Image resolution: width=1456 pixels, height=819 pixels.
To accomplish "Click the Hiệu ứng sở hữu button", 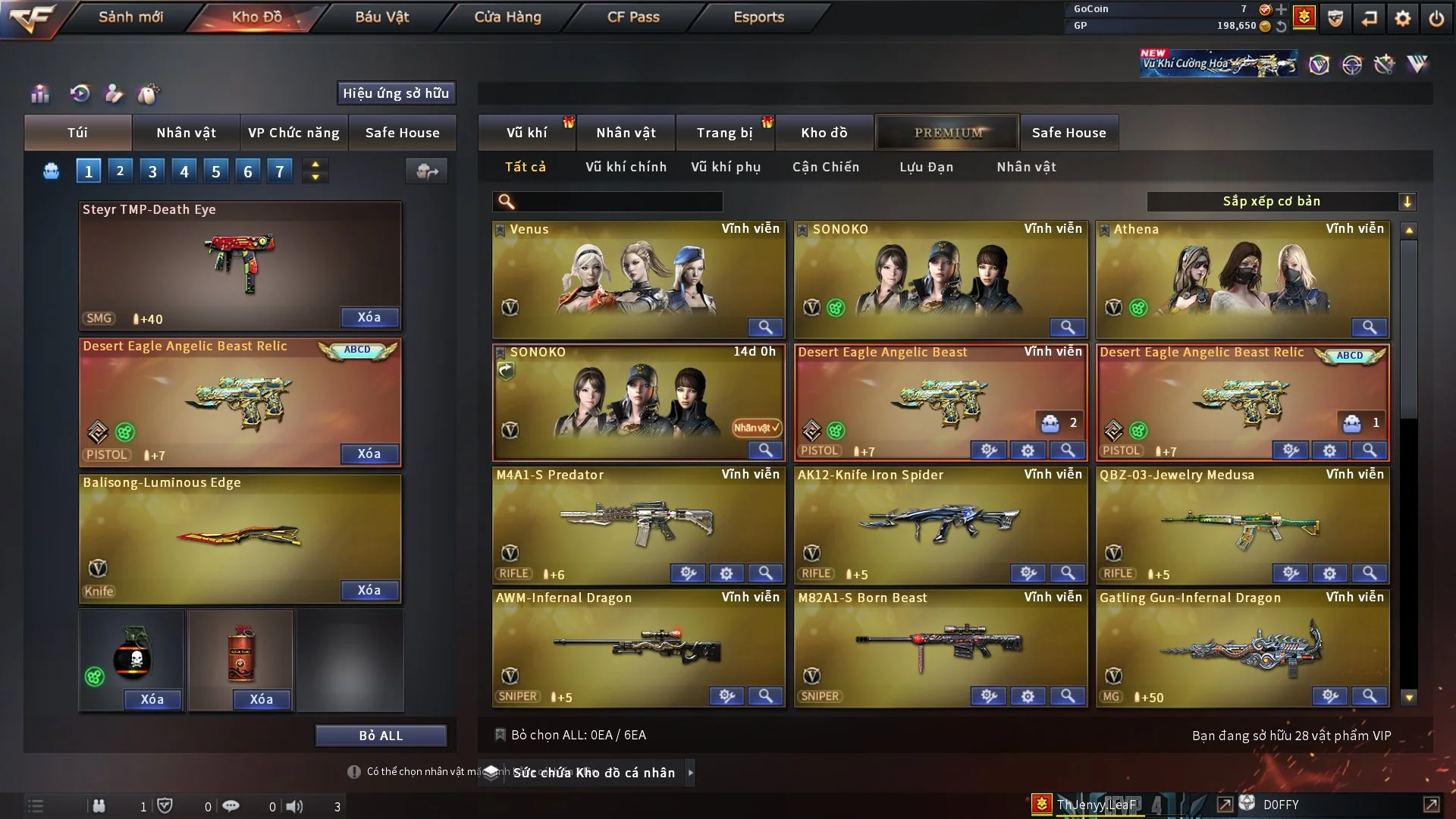I will pyautogui.click(x=396, y=93).
